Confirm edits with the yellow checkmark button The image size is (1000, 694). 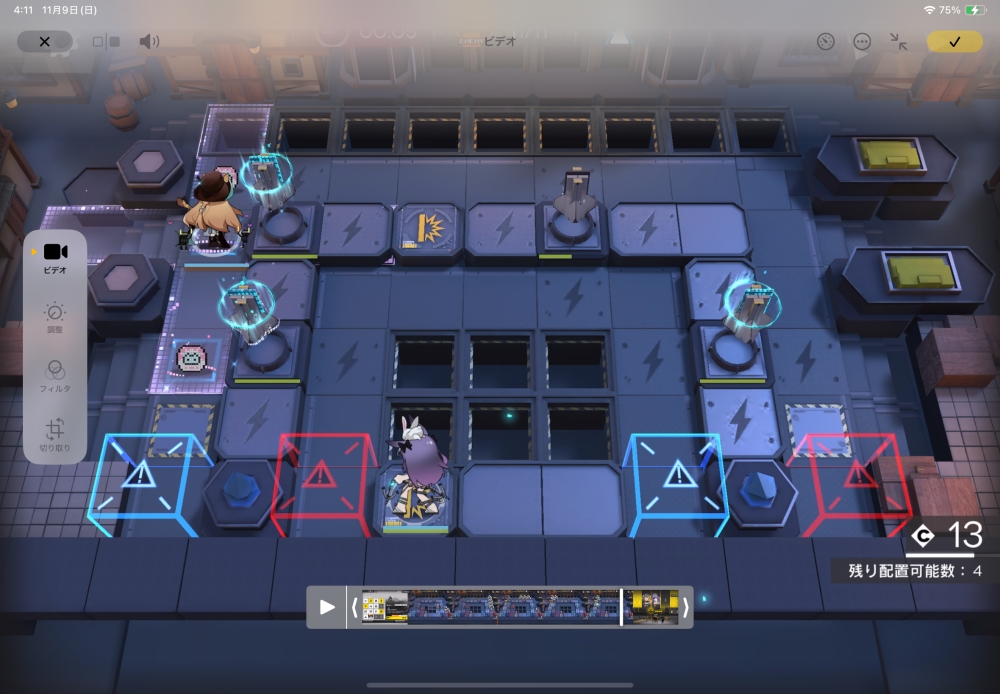(954, 42)
